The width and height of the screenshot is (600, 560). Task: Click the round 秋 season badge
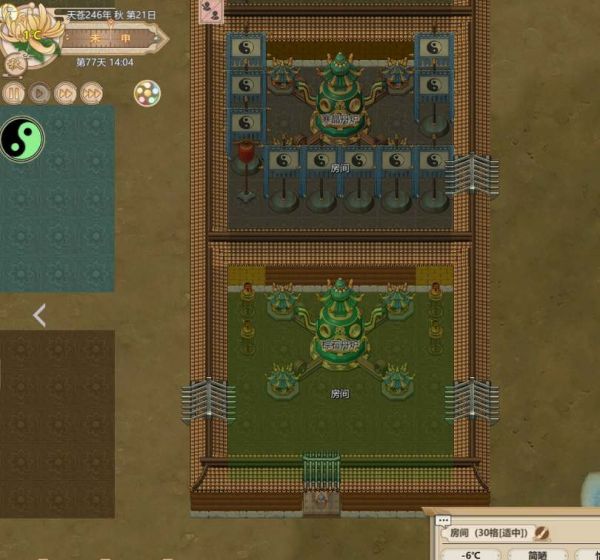click(16, 62)
